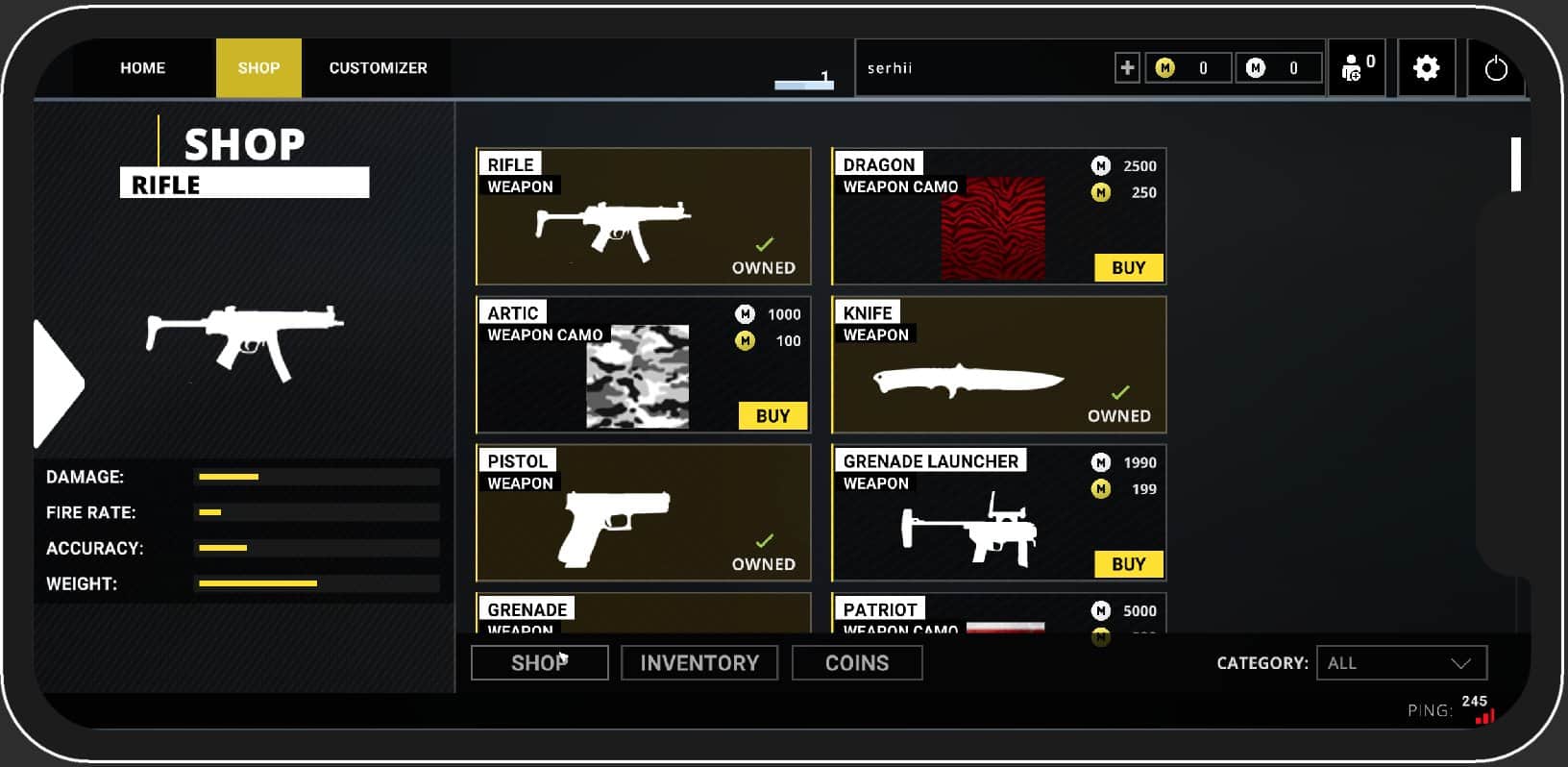The height and width of the screenshot is (767, 1568).
Task: Expand the Category dropdown
Action: 1401,663
